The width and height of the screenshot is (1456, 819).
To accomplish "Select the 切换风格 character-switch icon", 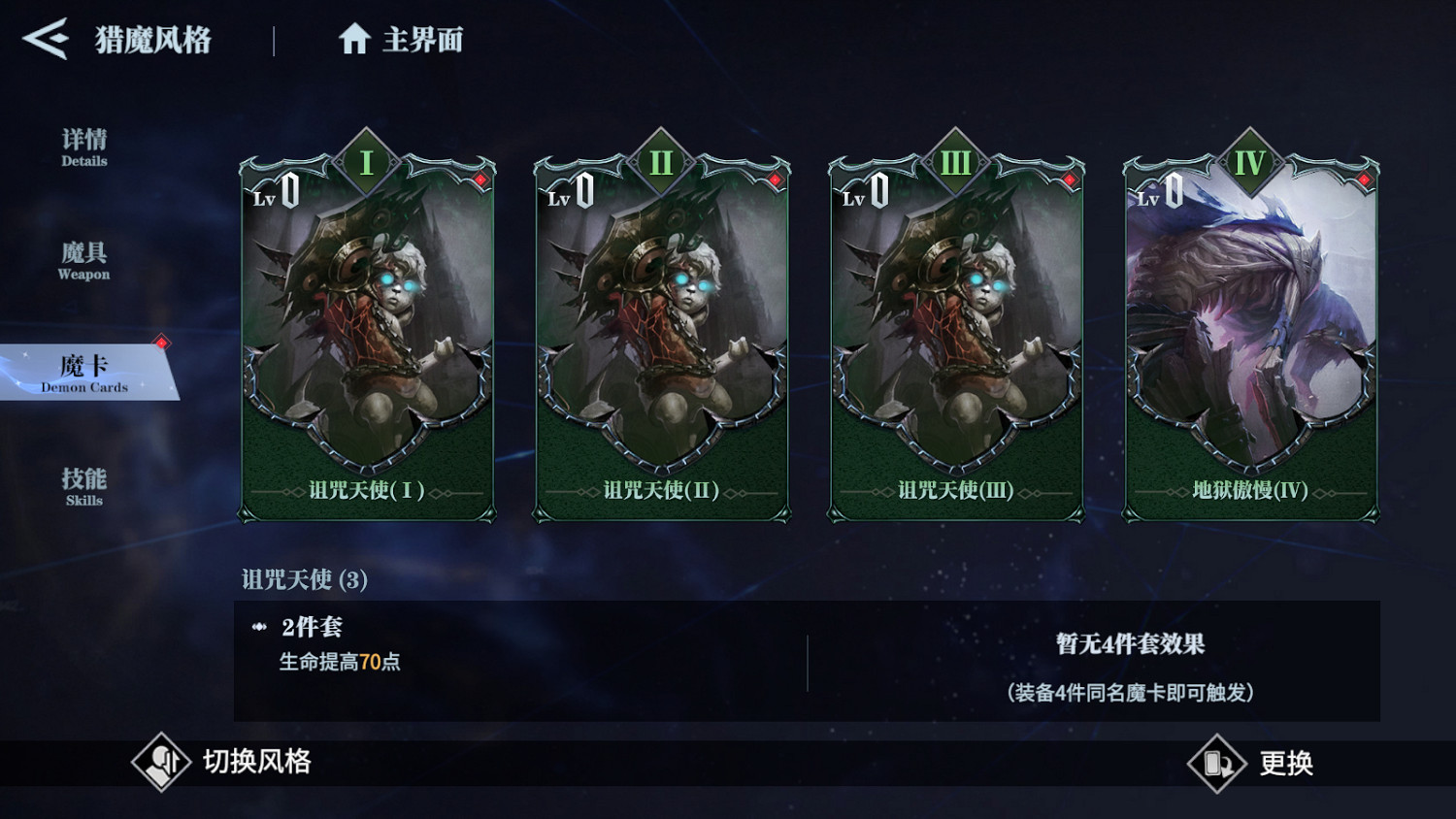I will click(161, 764).
